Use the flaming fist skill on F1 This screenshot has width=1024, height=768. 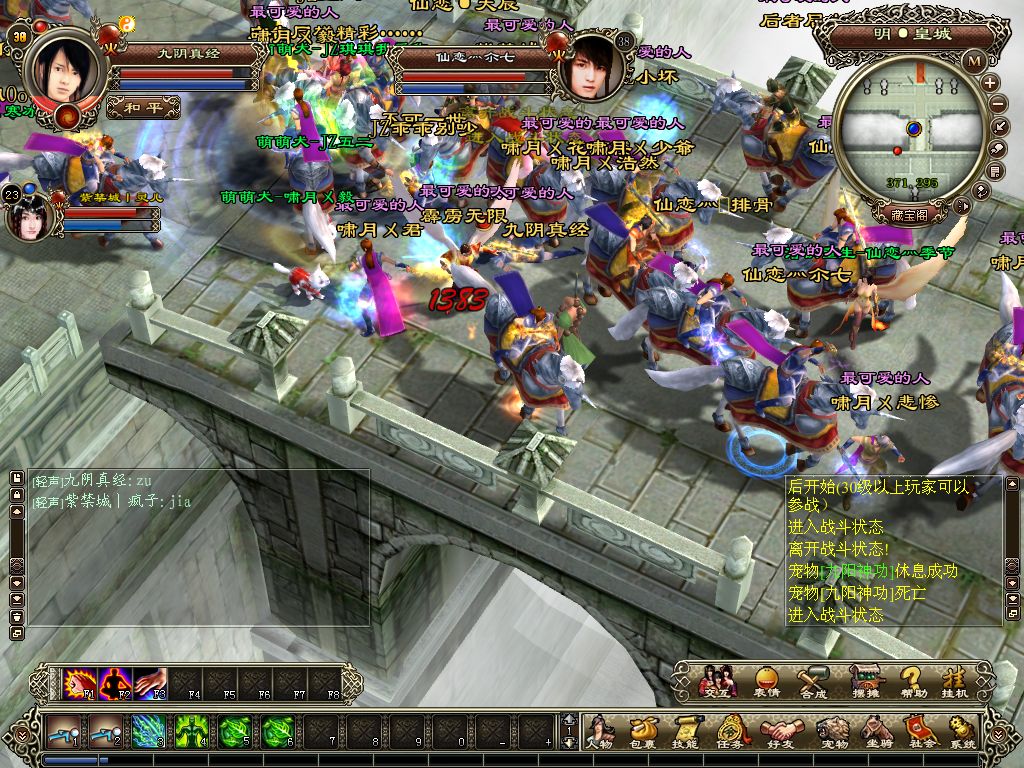(x=77, y=684)
